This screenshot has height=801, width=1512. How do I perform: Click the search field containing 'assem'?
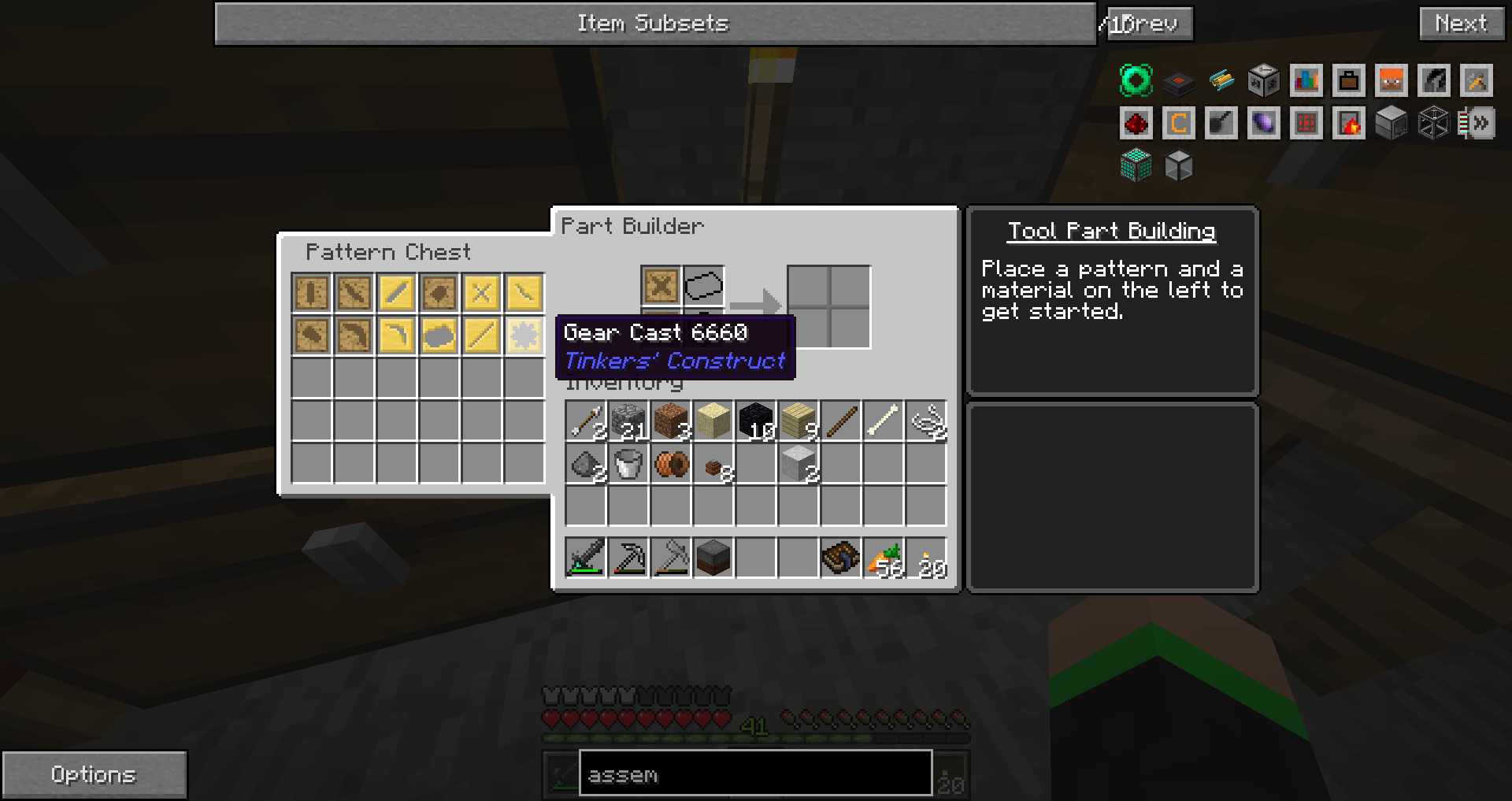point(754,774)
